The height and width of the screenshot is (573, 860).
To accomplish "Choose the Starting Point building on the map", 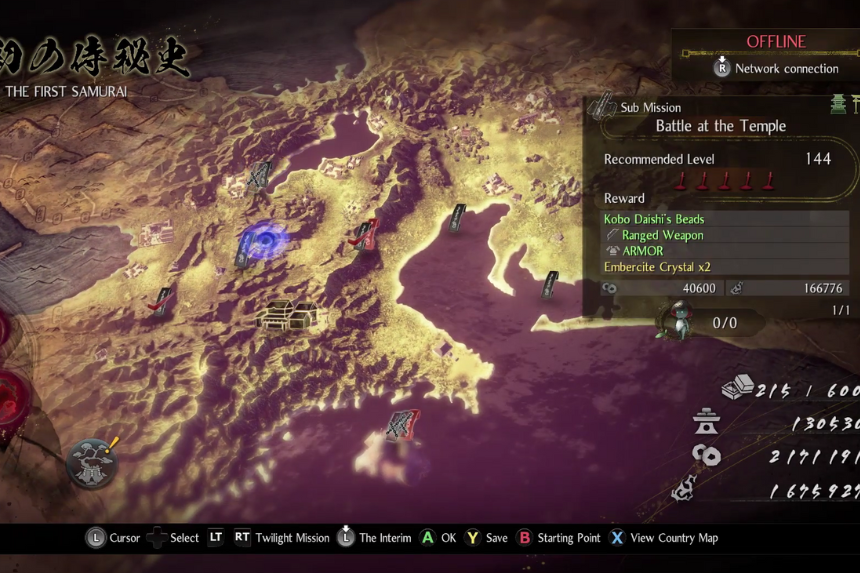I will (287, 314).
